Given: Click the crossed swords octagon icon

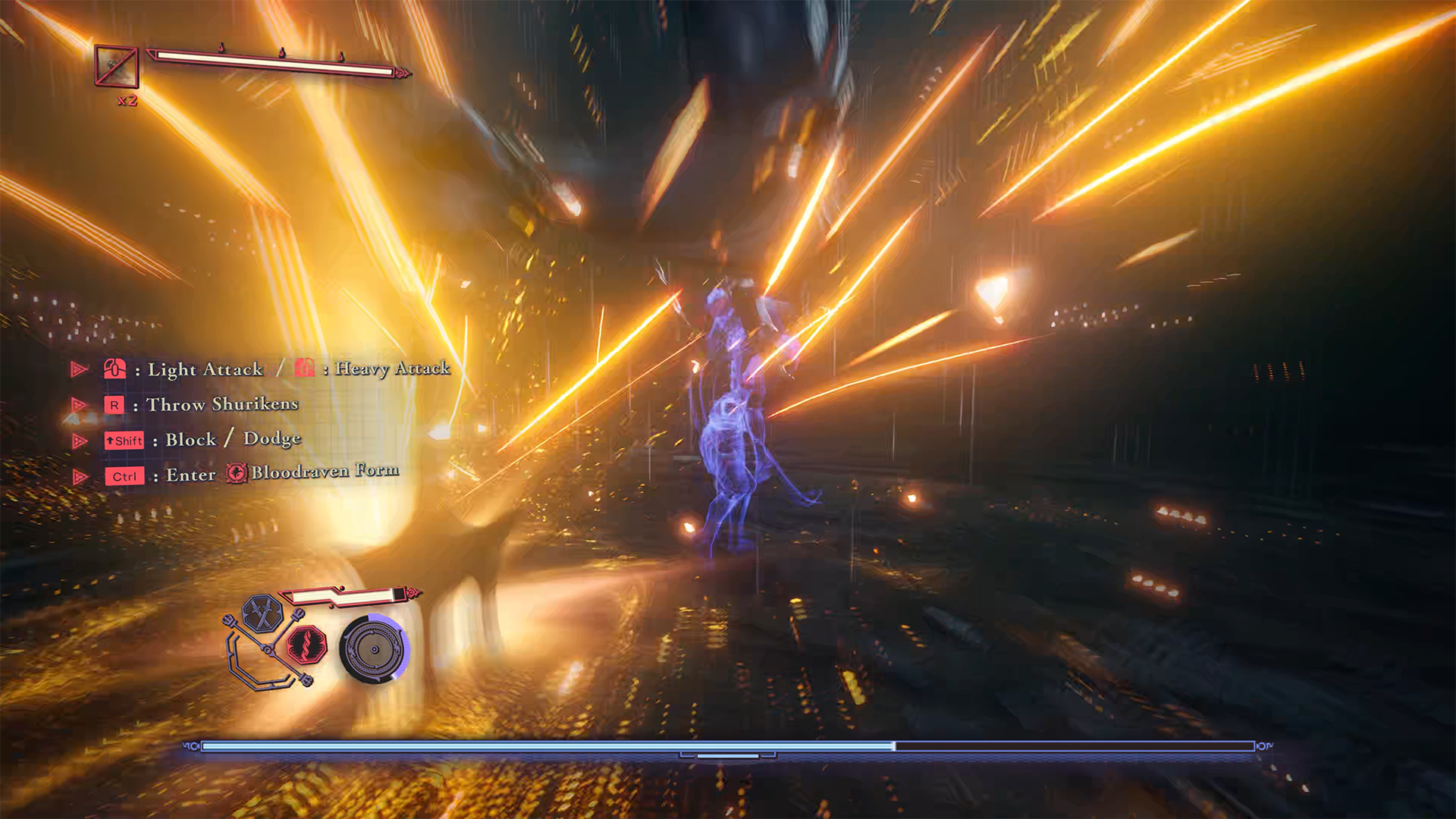Looking at the screenshot, I should pyautogui.click(x=262, y=614).
